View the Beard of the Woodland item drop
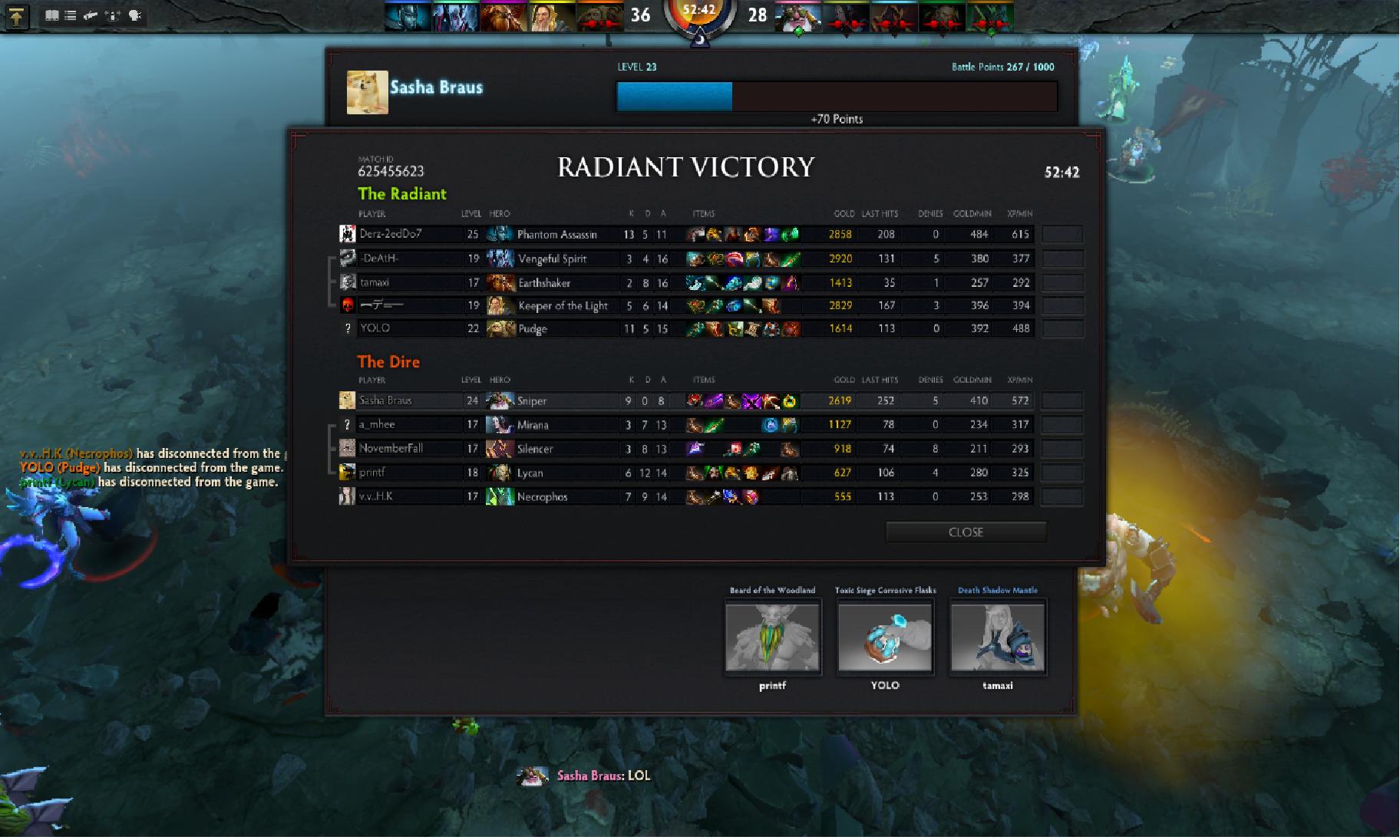Viewport: 1400px width, 840px height. 773,636
